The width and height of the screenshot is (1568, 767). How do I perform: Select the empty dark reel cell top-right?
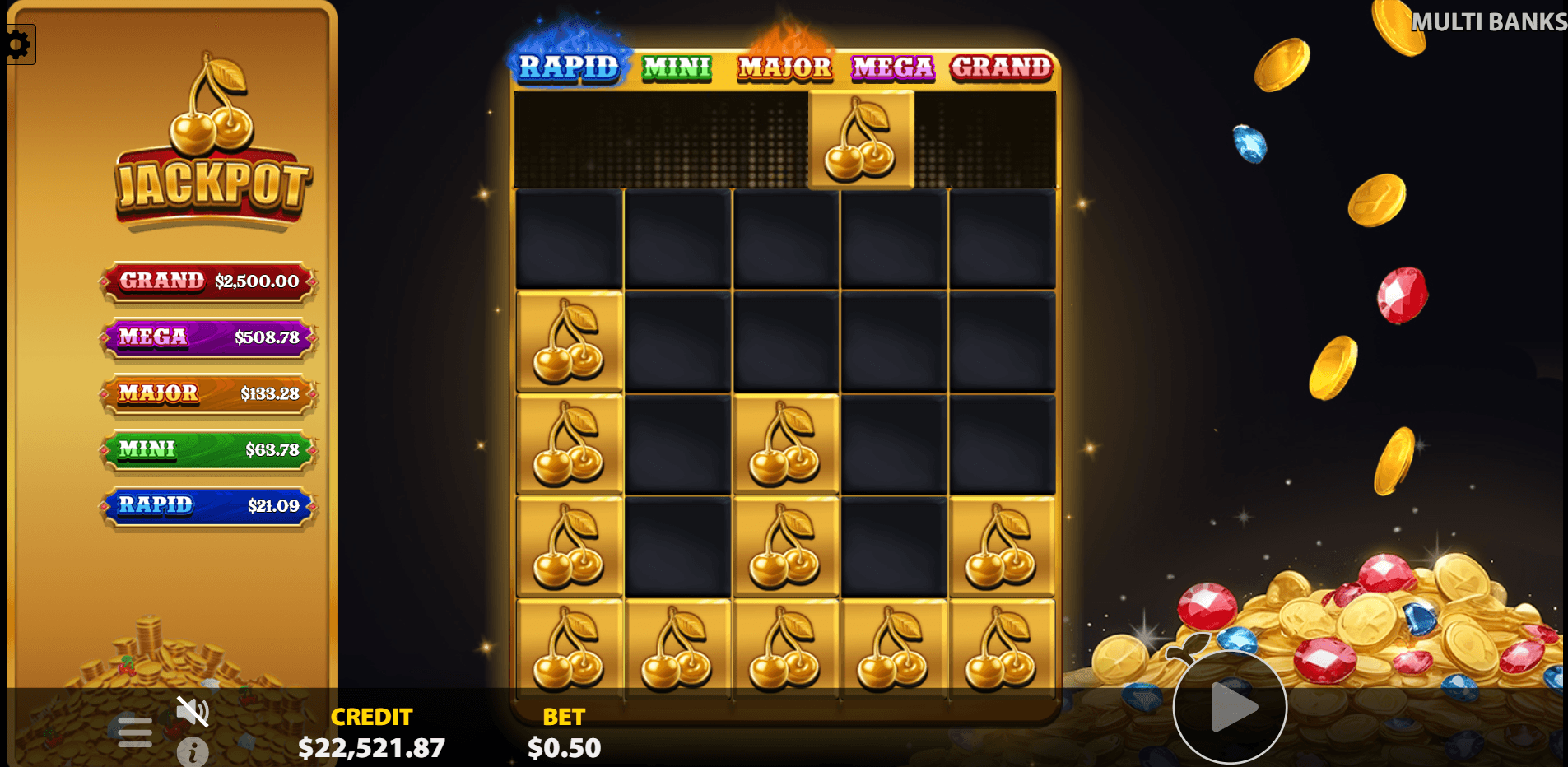(1001, 239)
